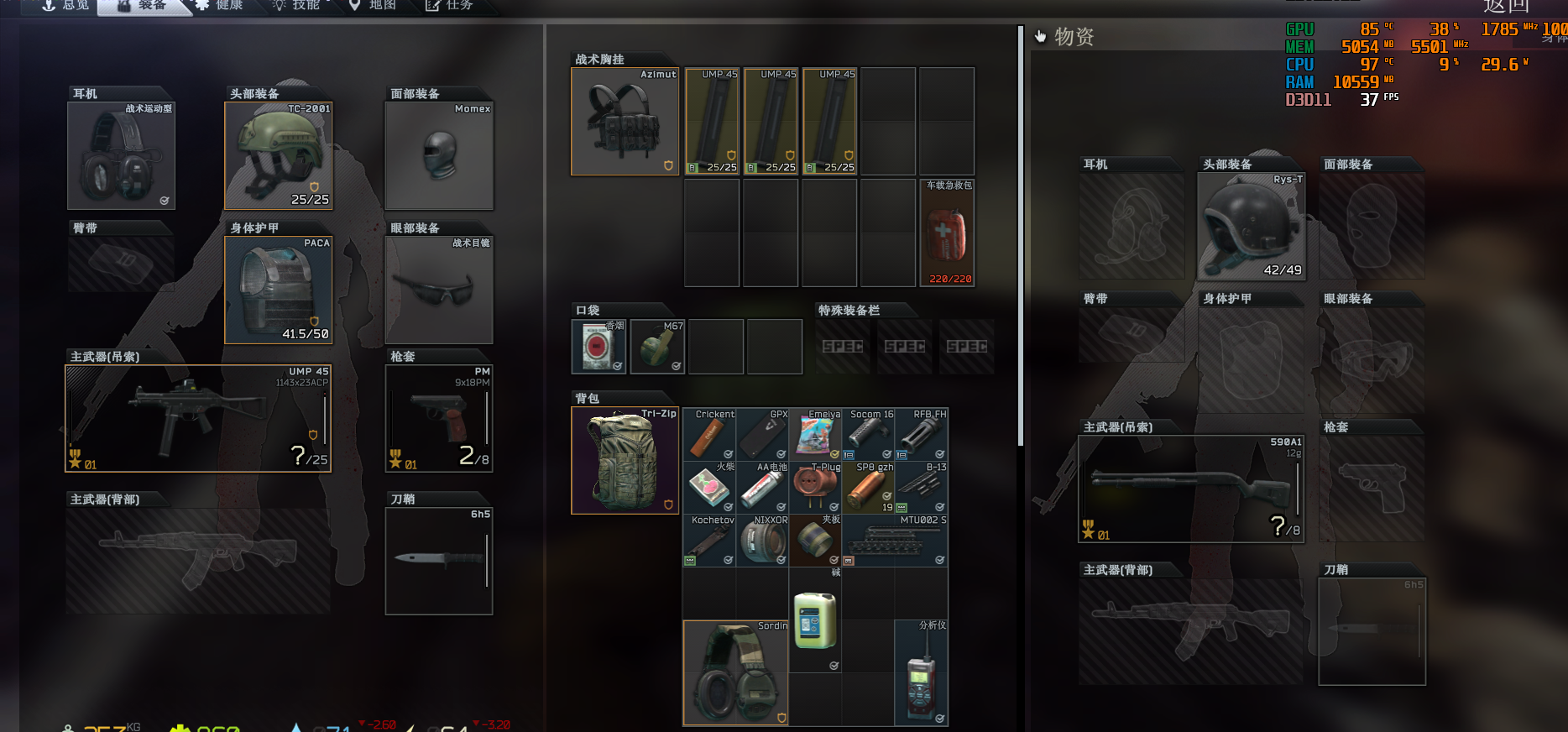The image size is (1568, 732).
Task: Show the 总览 (Overview) tab
Action: [x=66, y=6]
